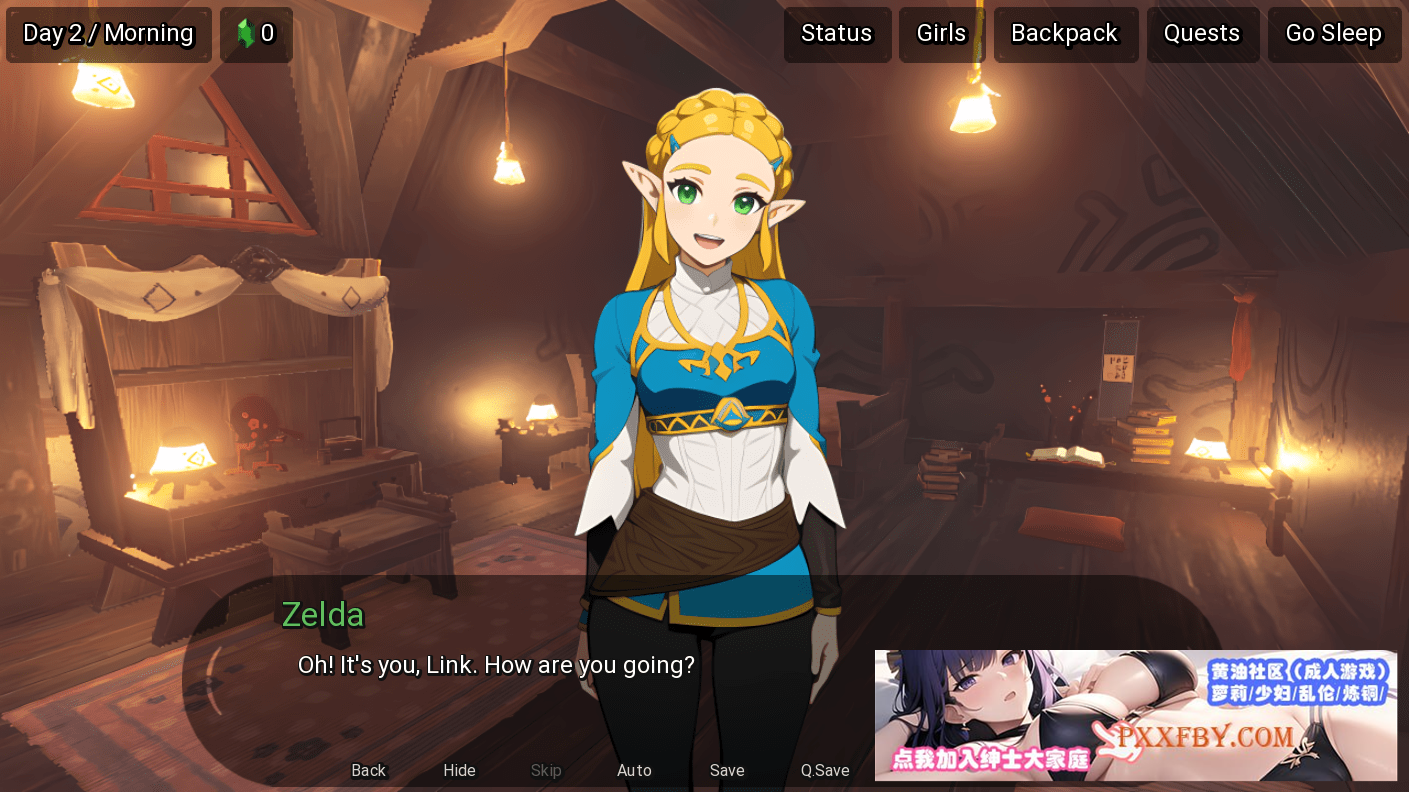Screen dimensions: 1409x792
Task: Quick save with Q.Save
Action: tap(825, 770)
